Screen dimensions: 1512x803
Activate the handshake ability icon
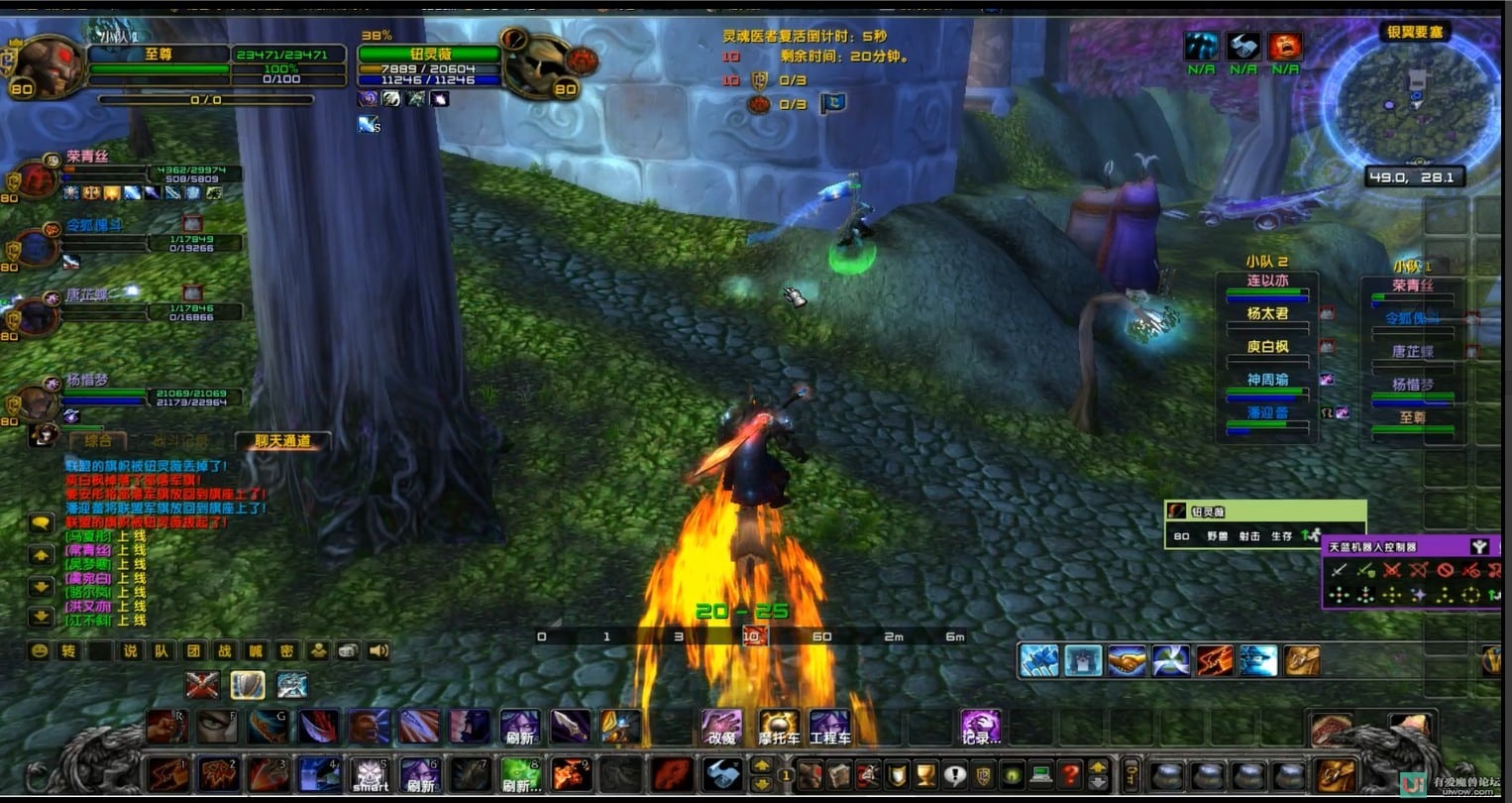[1127, 661]
